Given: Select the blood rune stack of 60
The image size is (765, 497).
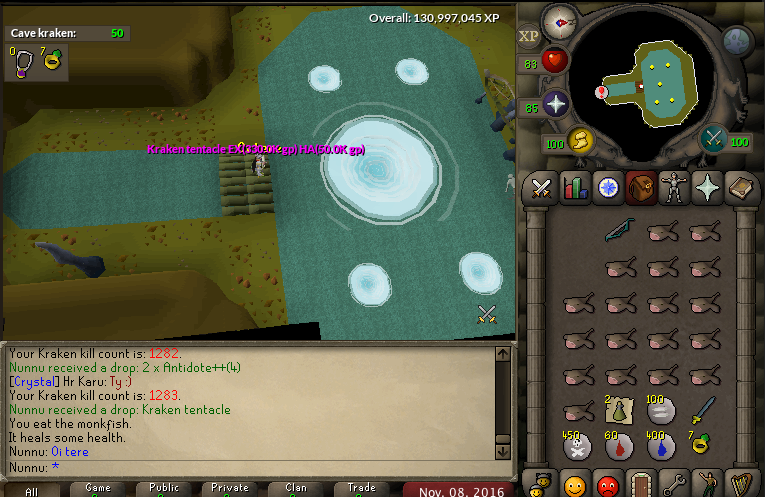Looking at the screenshot, I should (619, 447).
